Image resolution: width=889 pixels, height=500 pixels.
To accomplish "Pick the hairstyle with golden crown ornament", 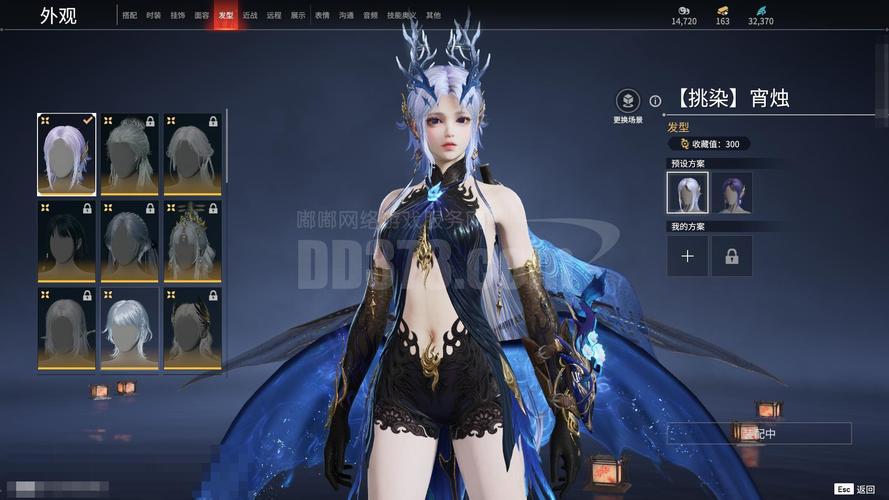I will click(192, 240).
